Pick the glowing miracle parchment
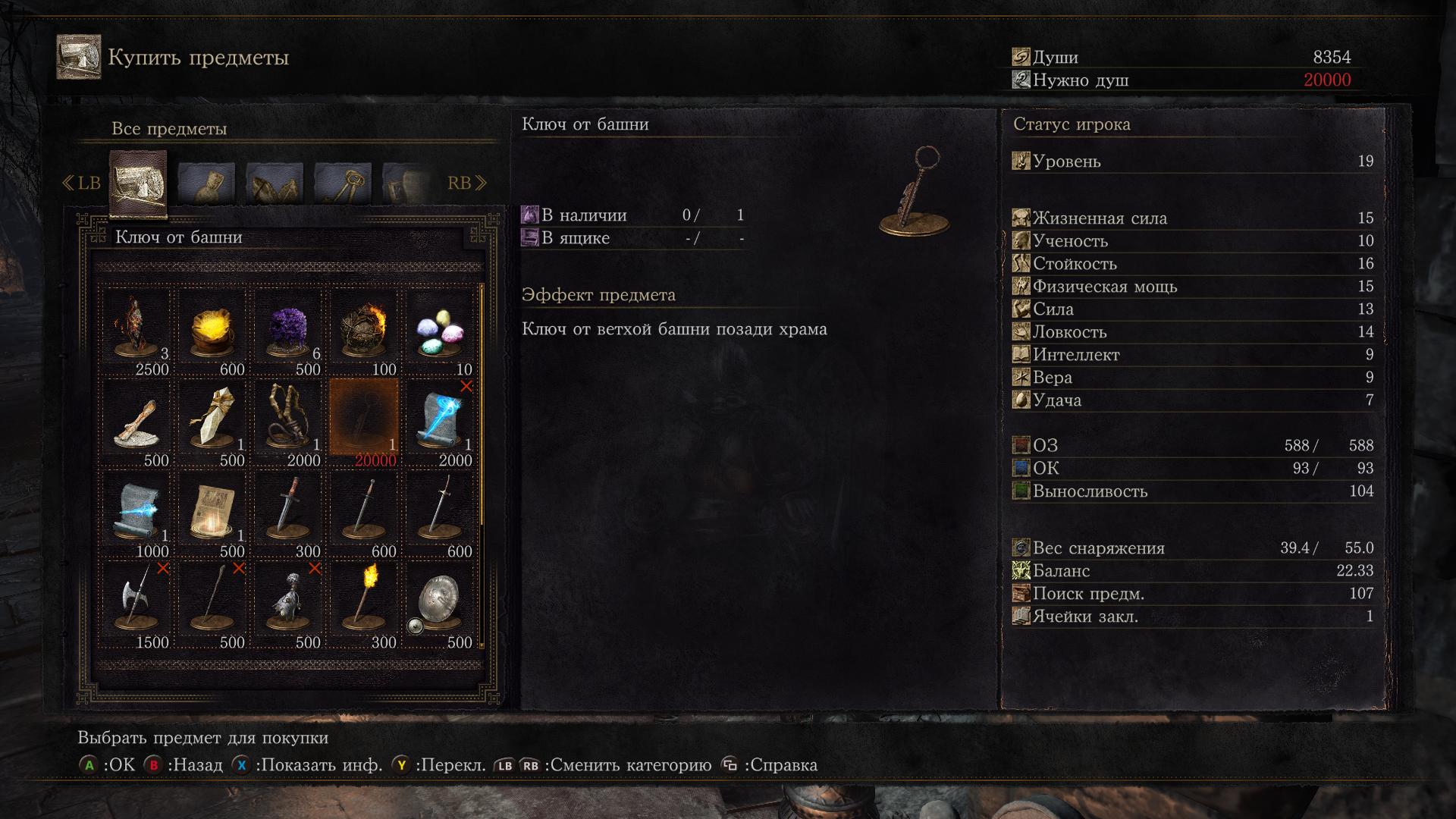Image resolution: width=1456 pixels, height=819 pixels. click(212, 513)
